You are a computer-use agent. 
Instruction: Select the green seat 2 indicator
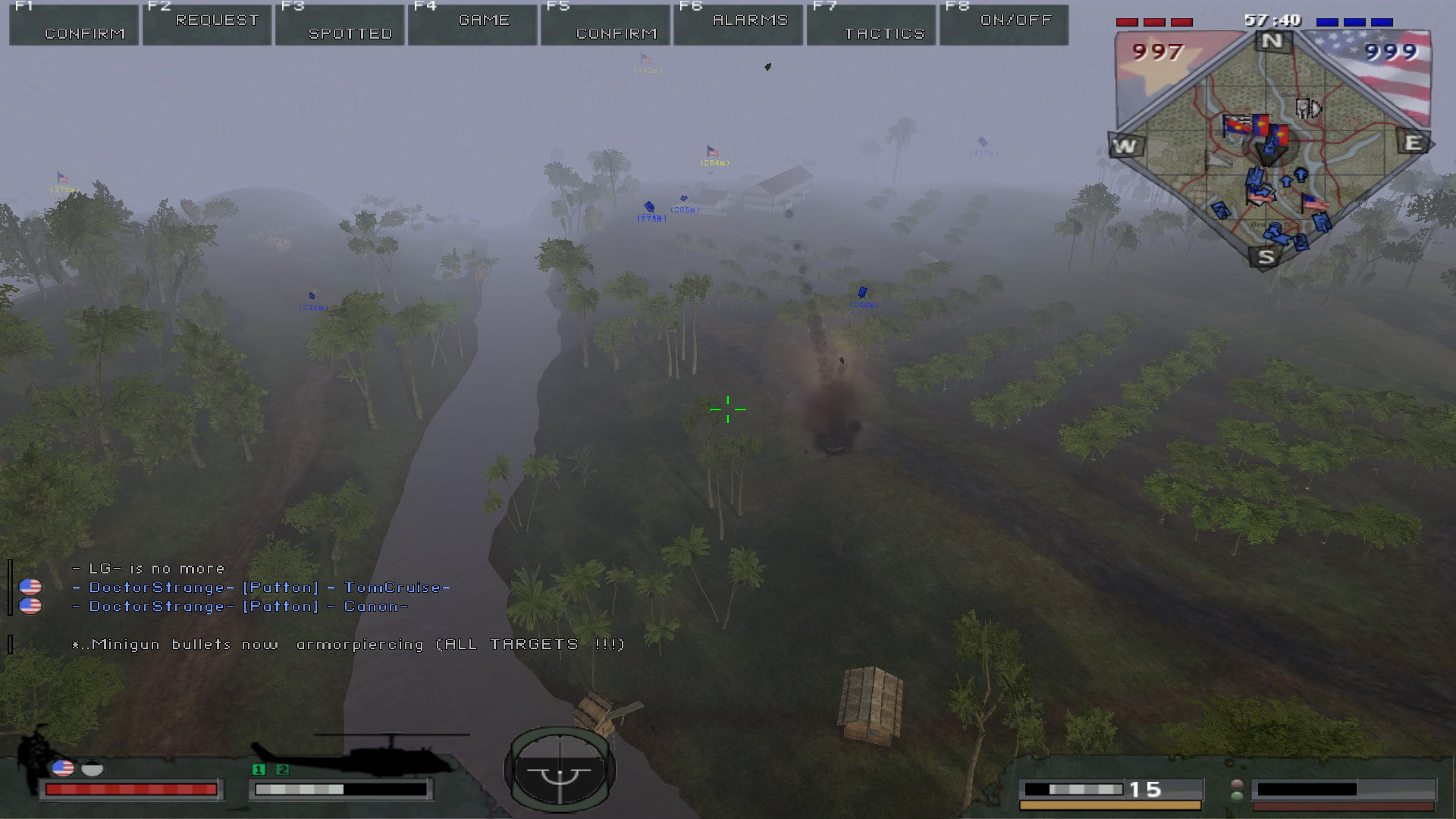pyautogui.click(x=283, y=770)
